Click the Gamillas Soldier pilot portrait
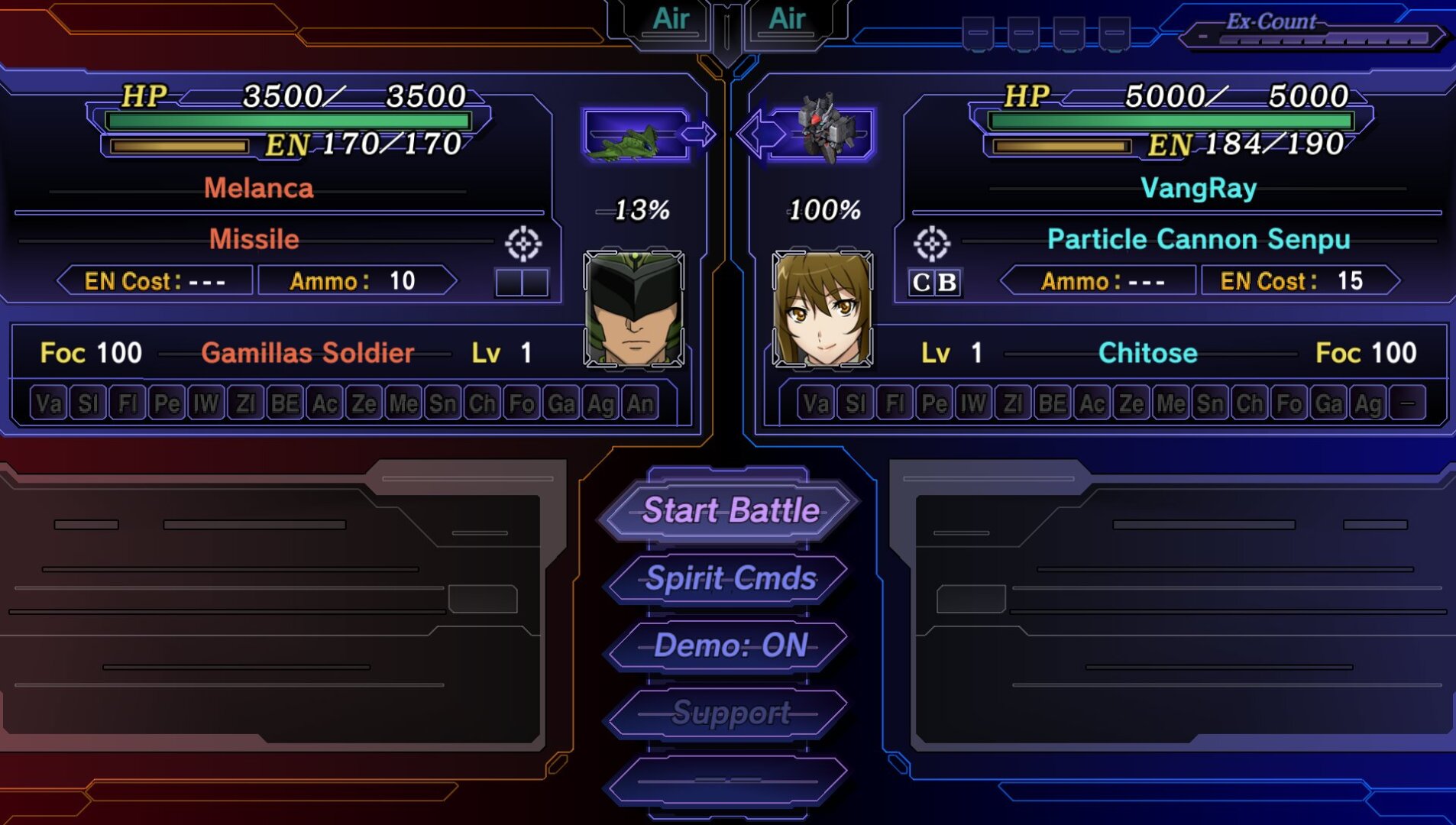 [x=633, y=309]
